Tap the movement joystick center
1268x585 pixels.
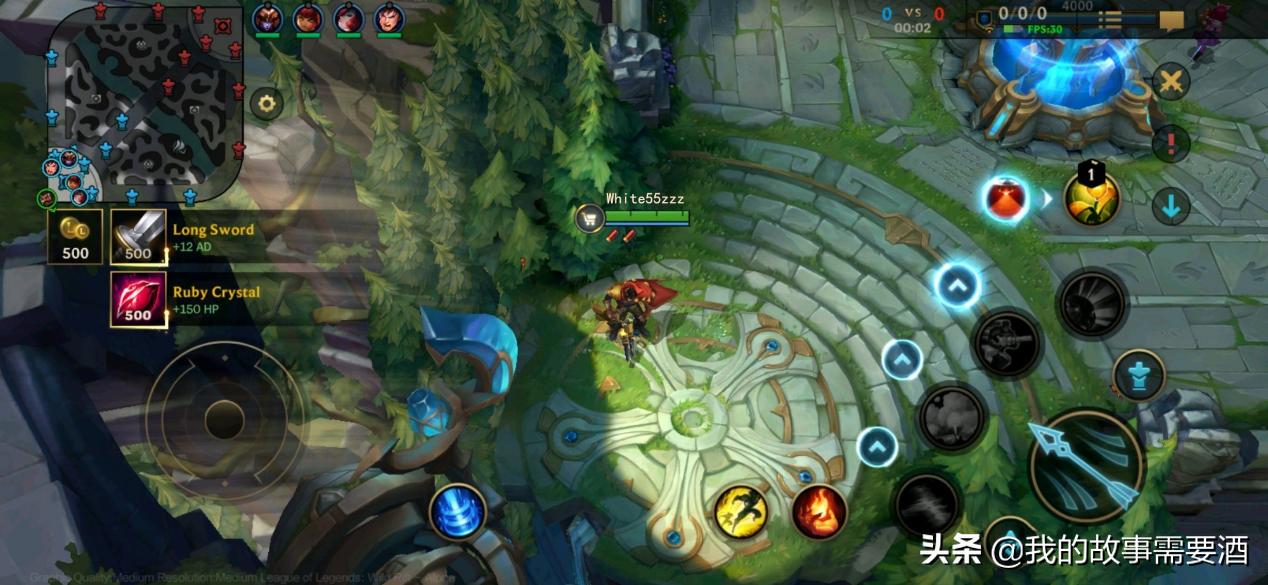coord(224,419)
